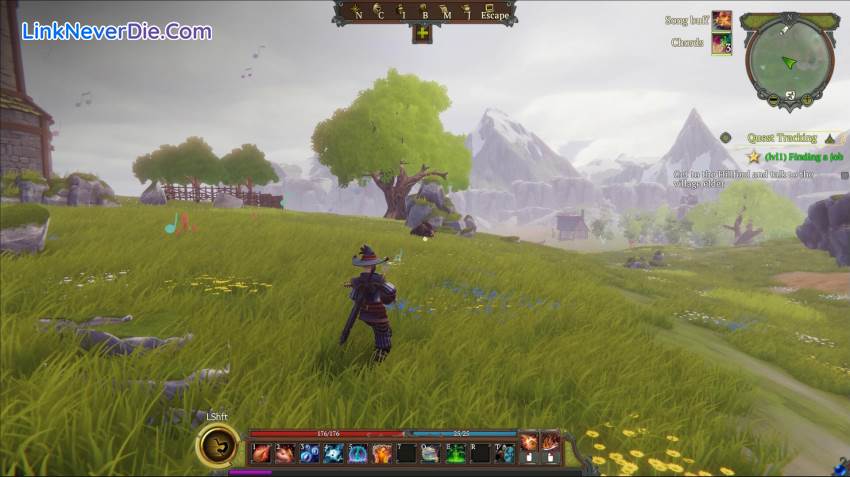
Task: Use the skill in hotbar slot 1
Action: 261,453
